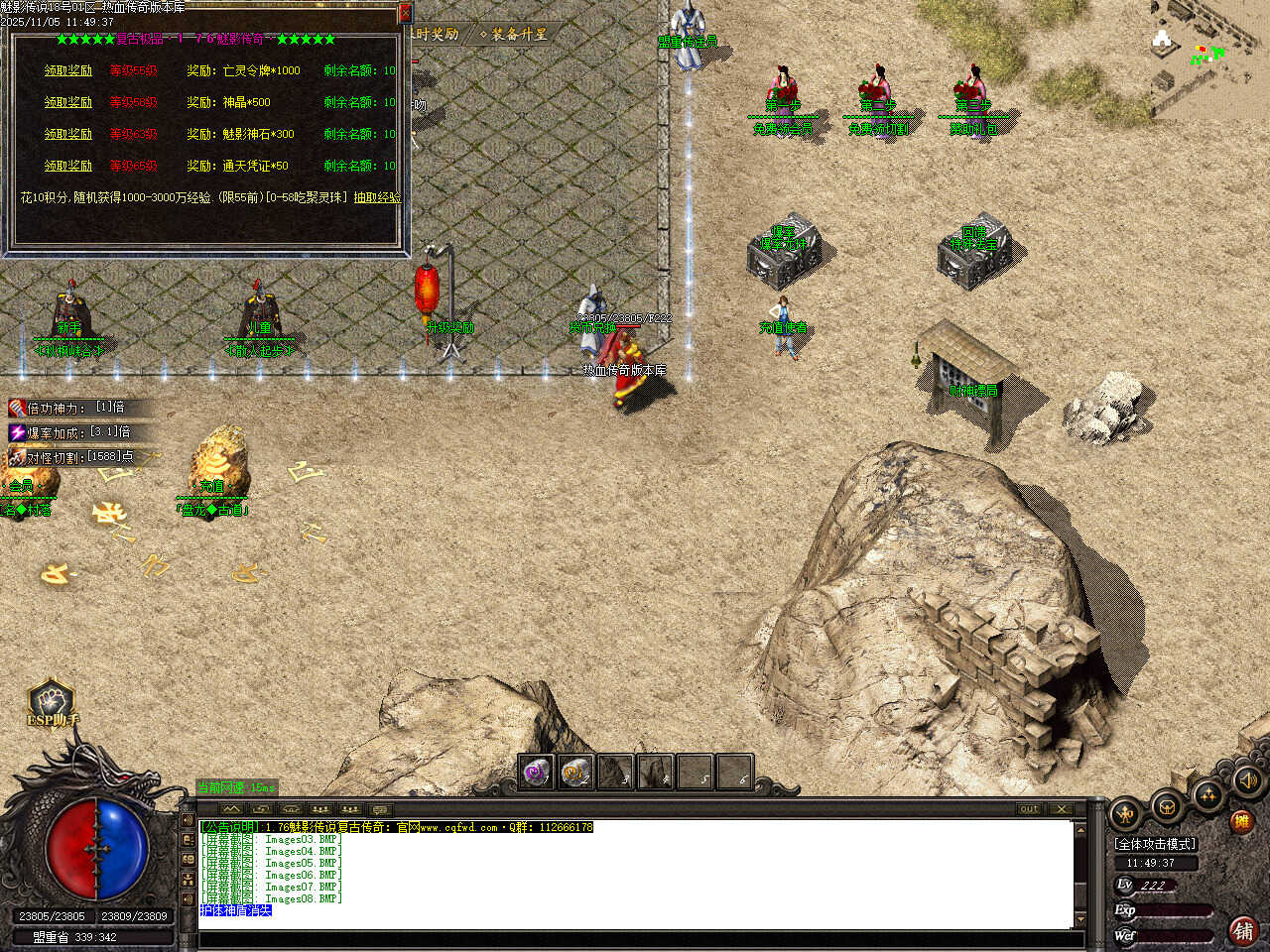The height and width of the screenshot is (952, 1270).
Task: Close the chat window with the X button
Action: (1061, 809)
